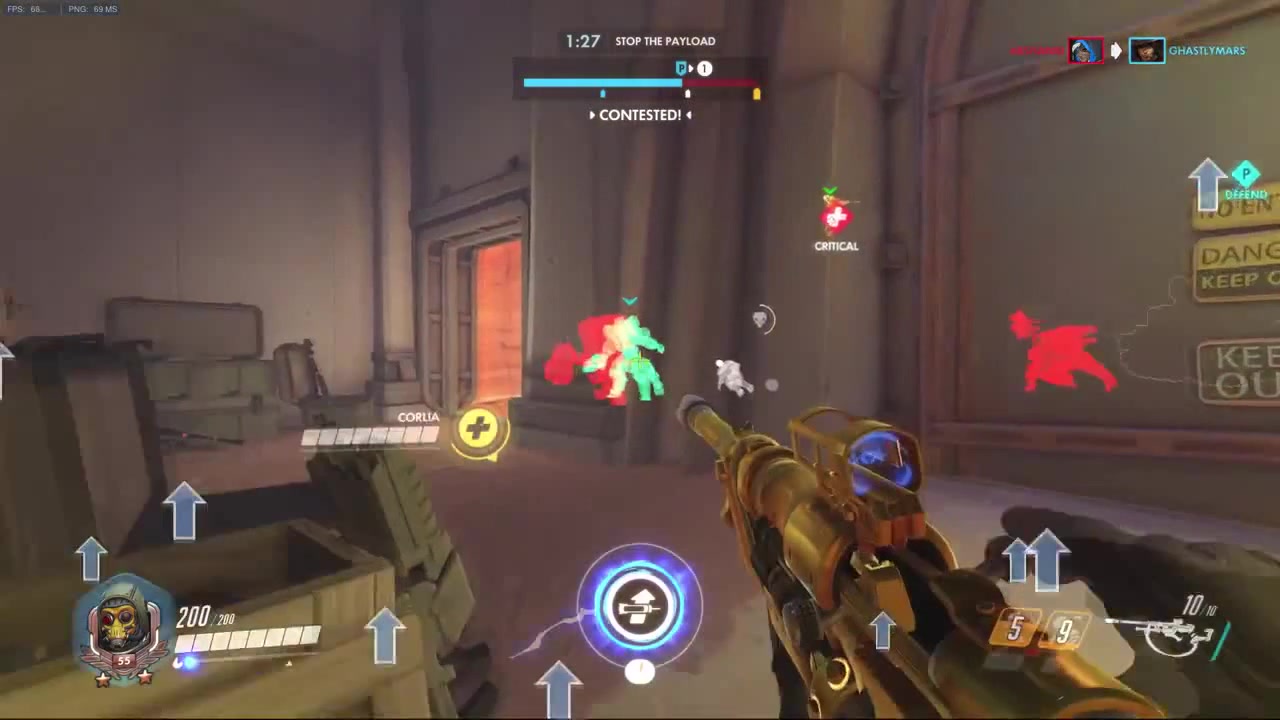Click the payload chevron before checkpoint 1
1280x720 pixels.
(x=692, y=68)
